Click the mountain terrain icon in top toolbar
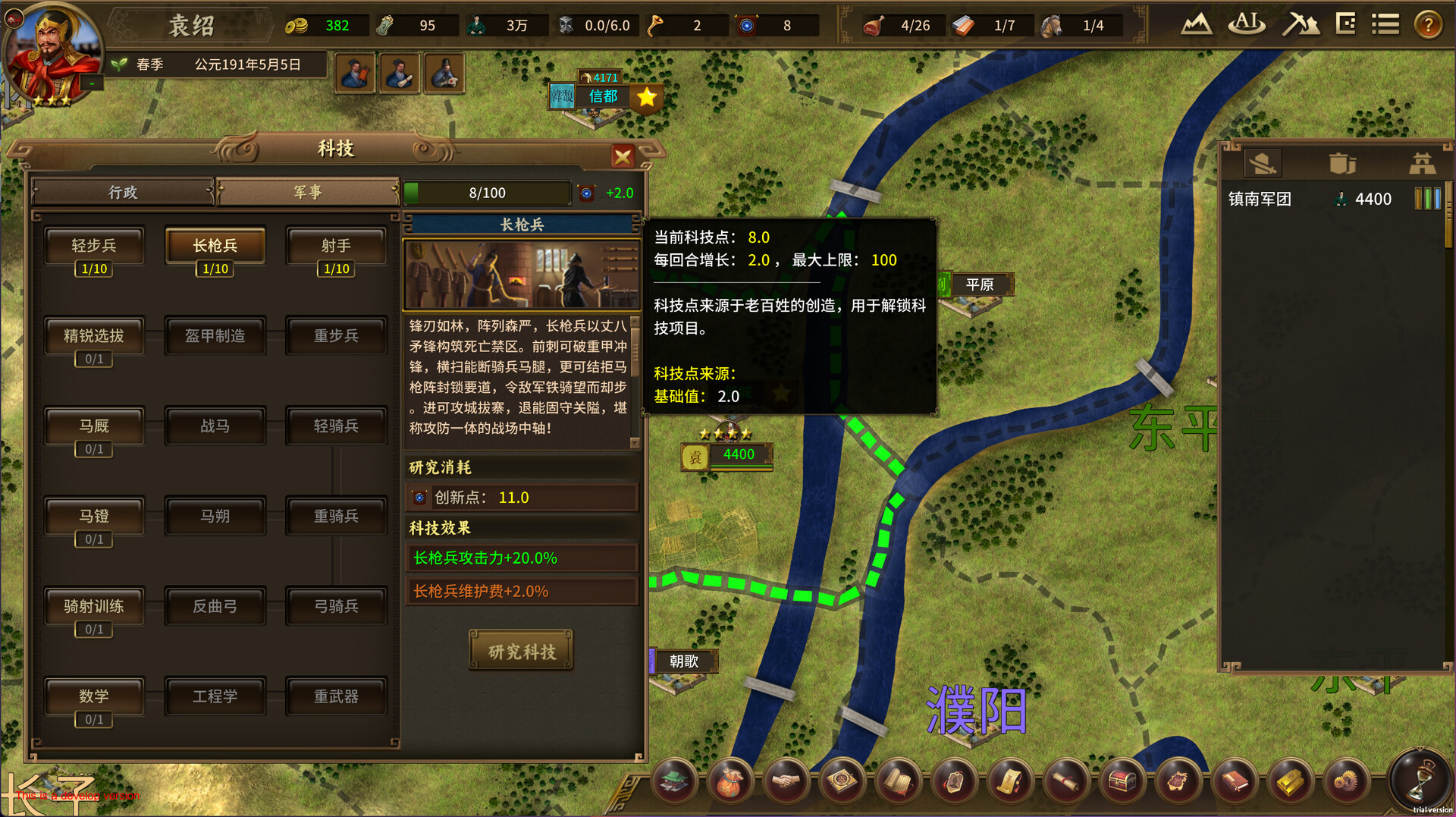 point(1197,24)
